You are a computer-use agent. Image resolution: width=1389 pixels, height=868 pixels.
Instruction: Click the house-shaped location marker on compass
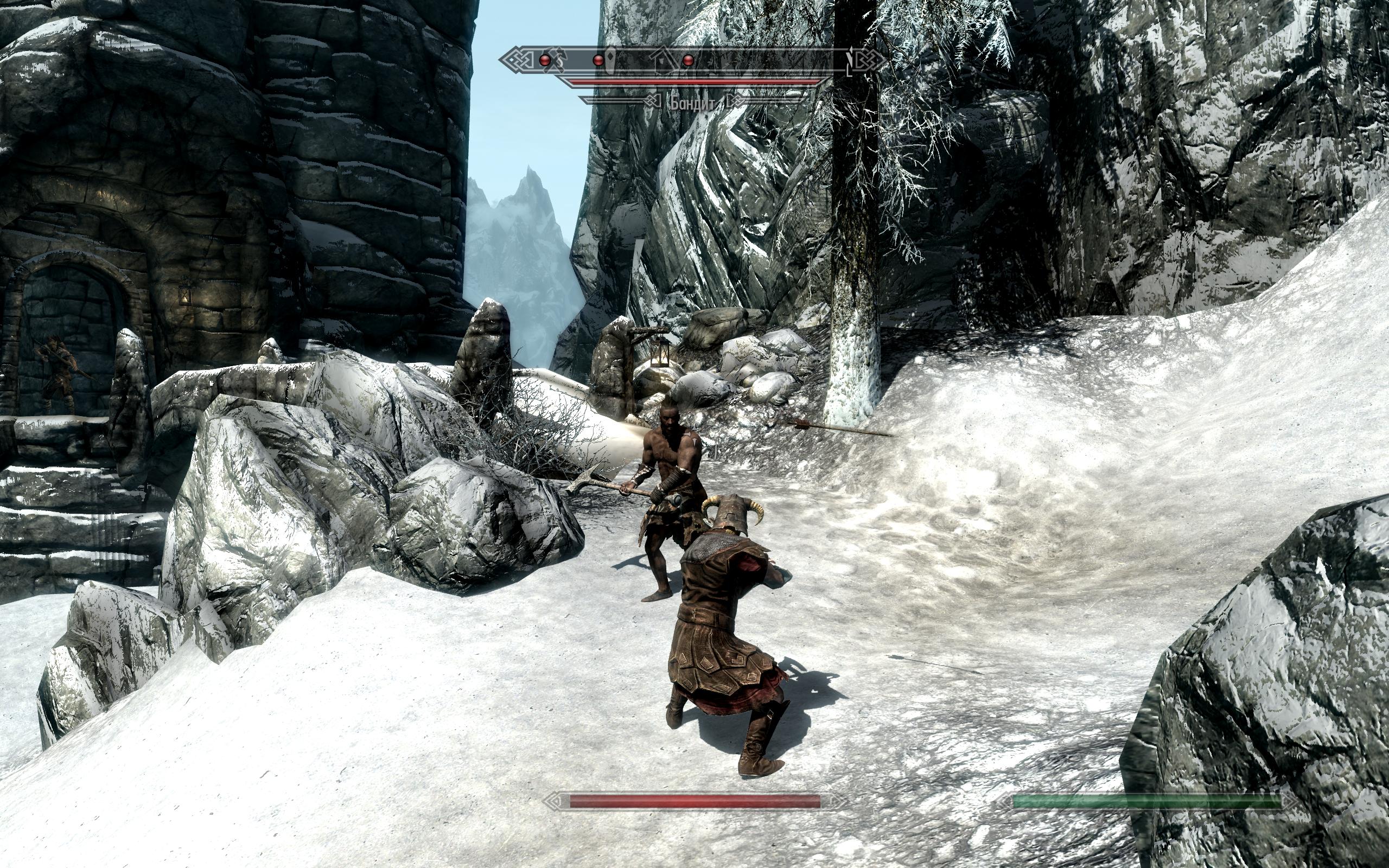(663, 60)
